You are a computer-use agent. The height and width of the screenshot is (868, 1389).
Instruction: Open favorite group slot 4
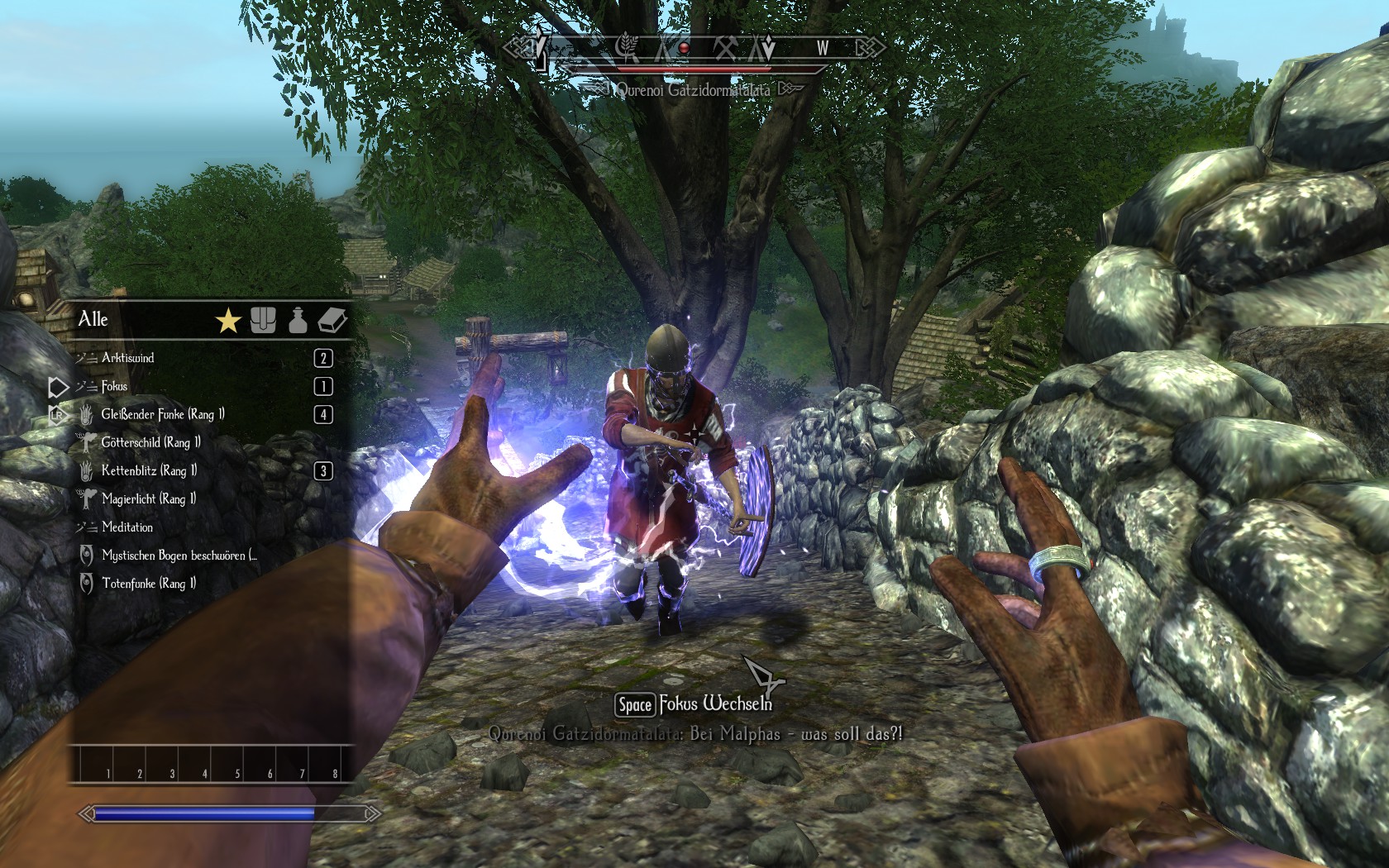(x=193, y=765)
